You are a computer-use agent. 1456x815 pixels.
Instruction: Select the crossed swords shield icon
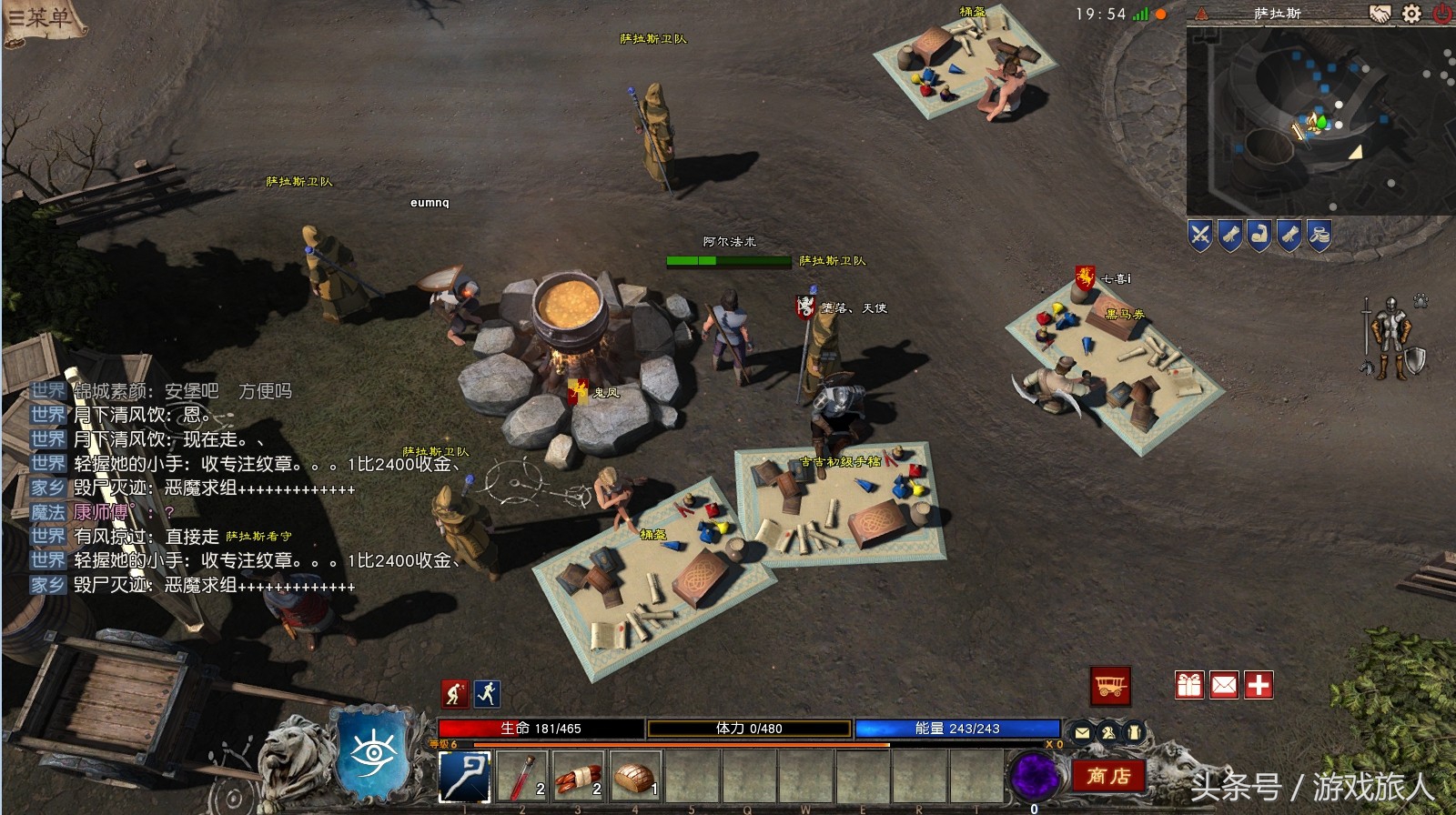pos(1200,236)
